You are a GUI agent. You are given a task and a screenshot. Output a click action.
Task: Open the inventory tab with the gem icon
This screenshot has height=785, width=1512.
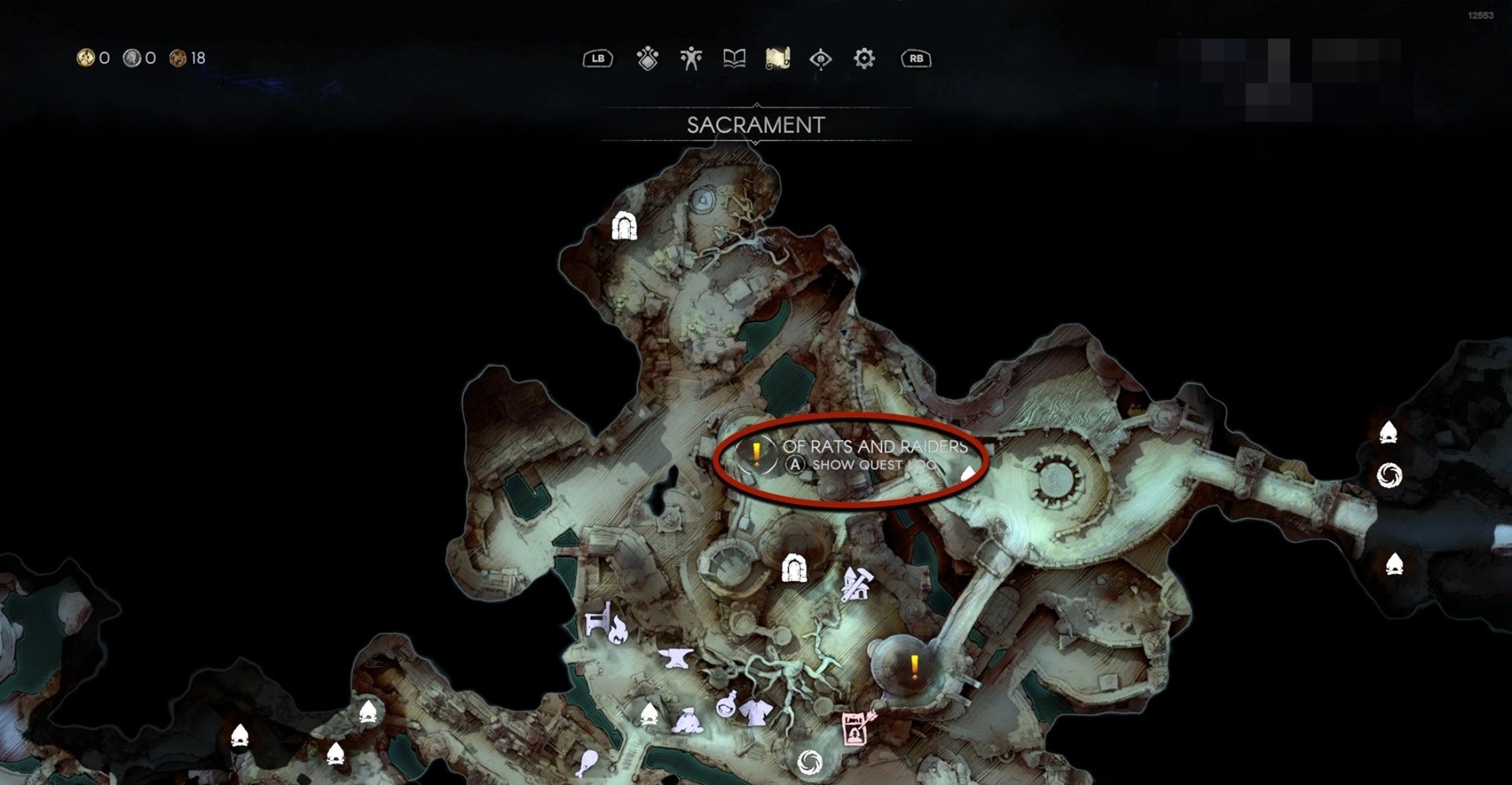tap(647, 58)
